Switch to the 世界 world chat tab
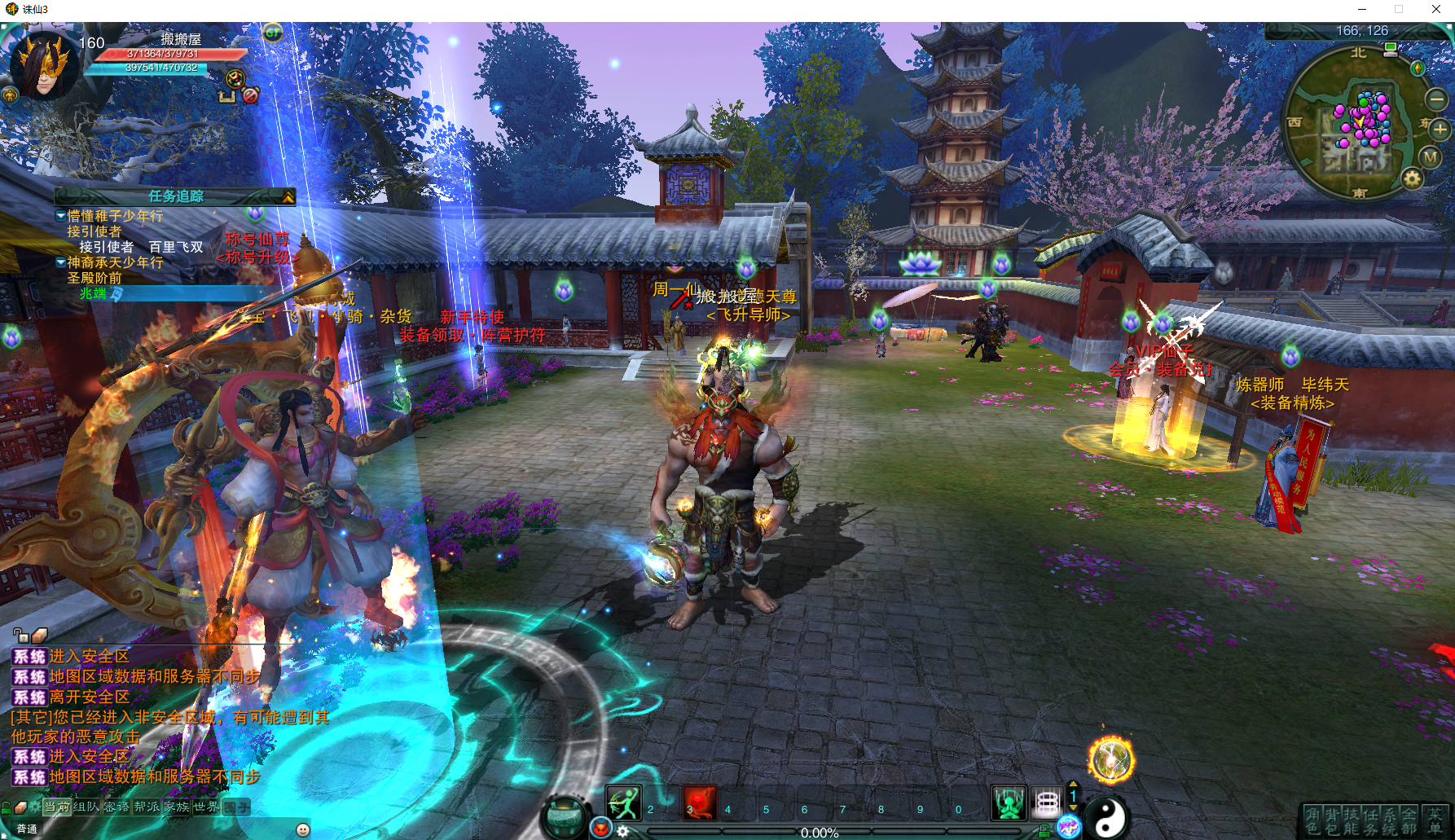1455x840 pixels. pos(205,807)
